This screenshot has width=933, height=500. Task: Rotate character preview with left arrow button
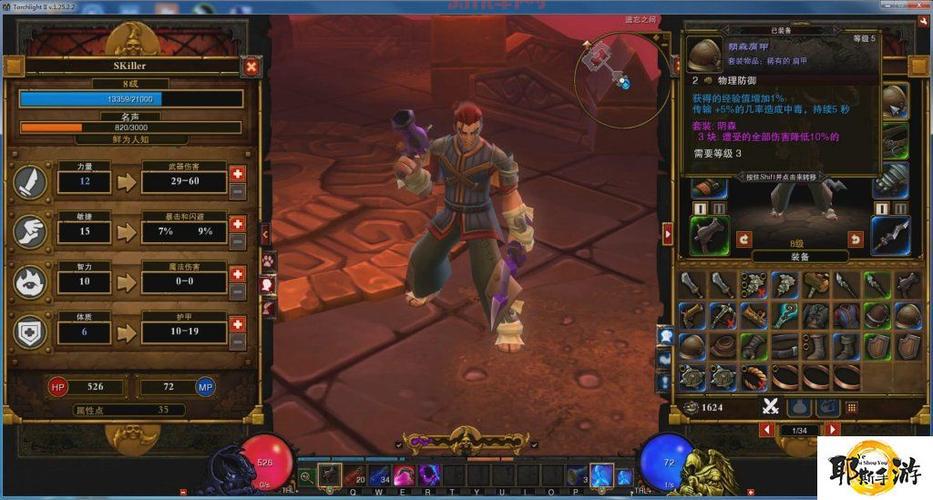744,239
